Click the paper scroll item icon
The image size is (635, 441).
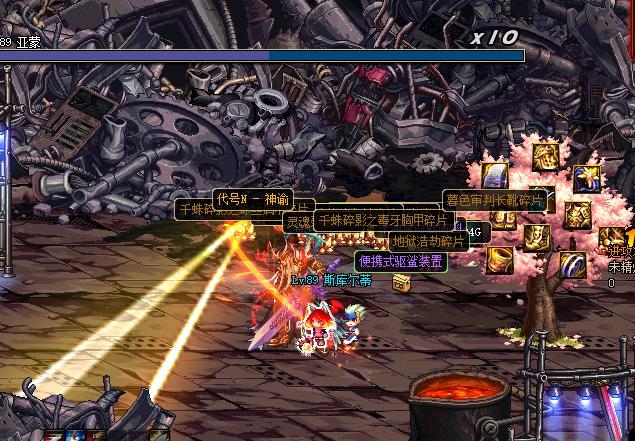click(496, 176)
